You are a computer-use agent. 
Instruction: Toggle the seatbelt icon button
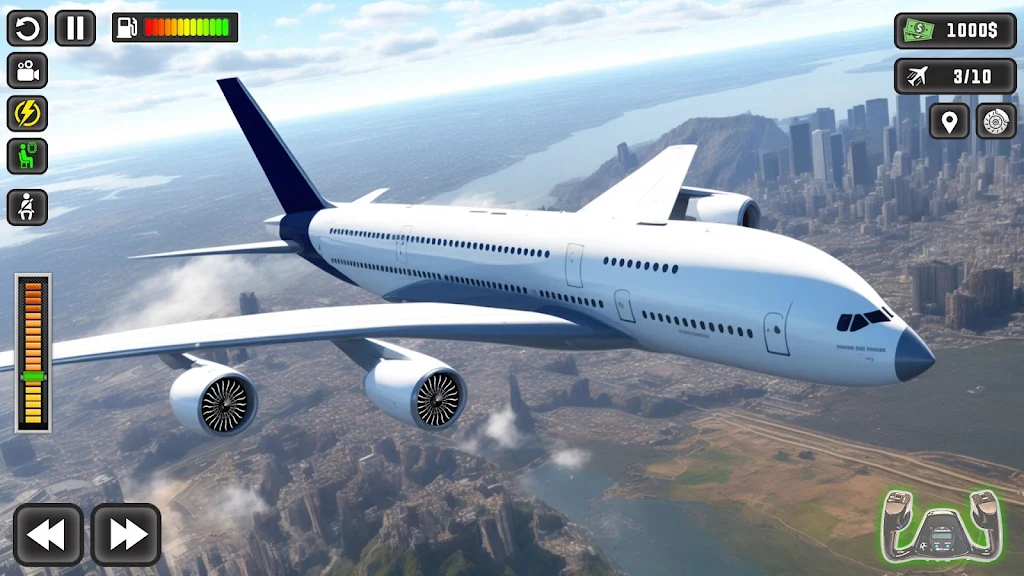[27, 207]
